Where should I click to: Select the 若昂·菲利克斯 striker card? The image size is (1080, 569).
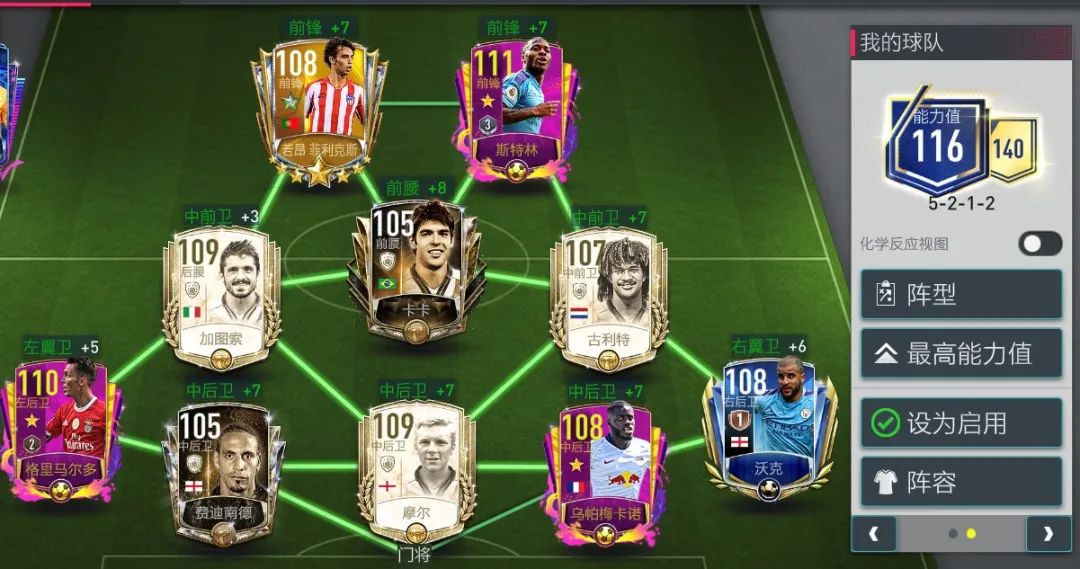click(x=318, y=110)
